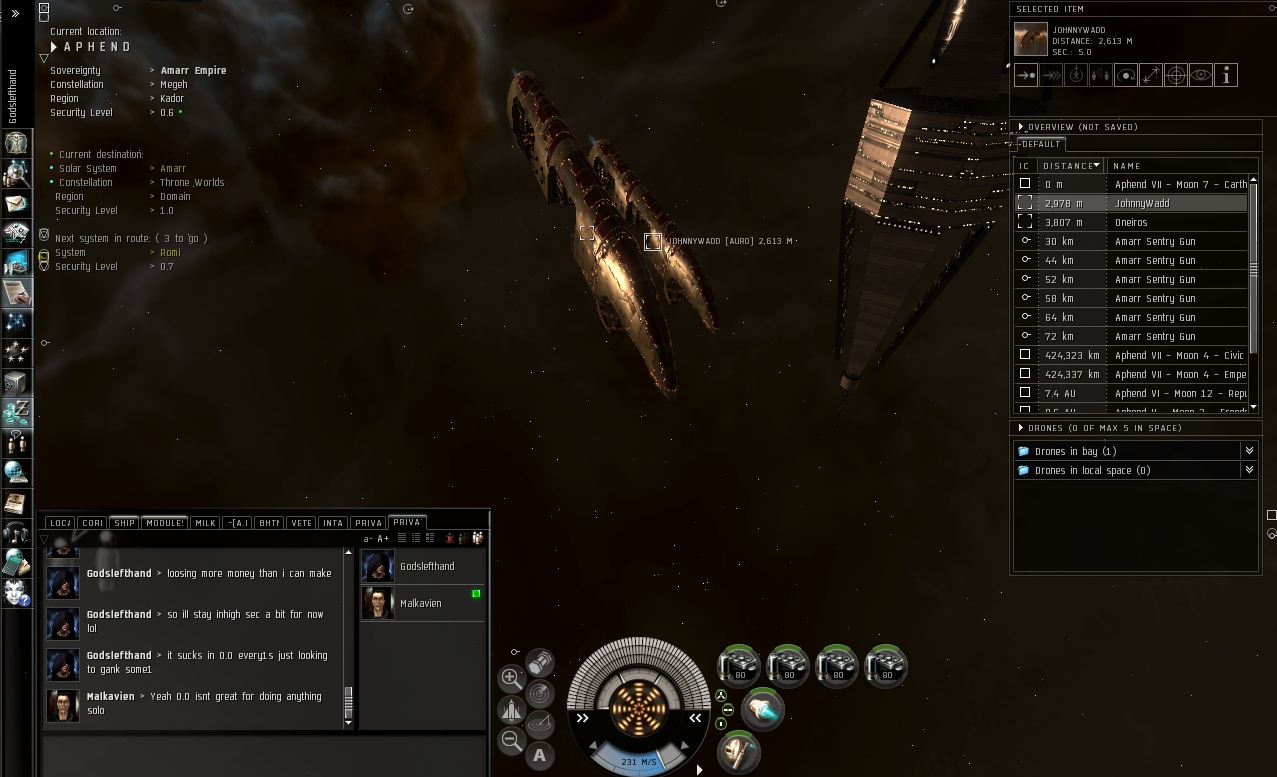Lock target using the crosshair button
This screenshot has width=1277, height=777.
[1176, 75]
